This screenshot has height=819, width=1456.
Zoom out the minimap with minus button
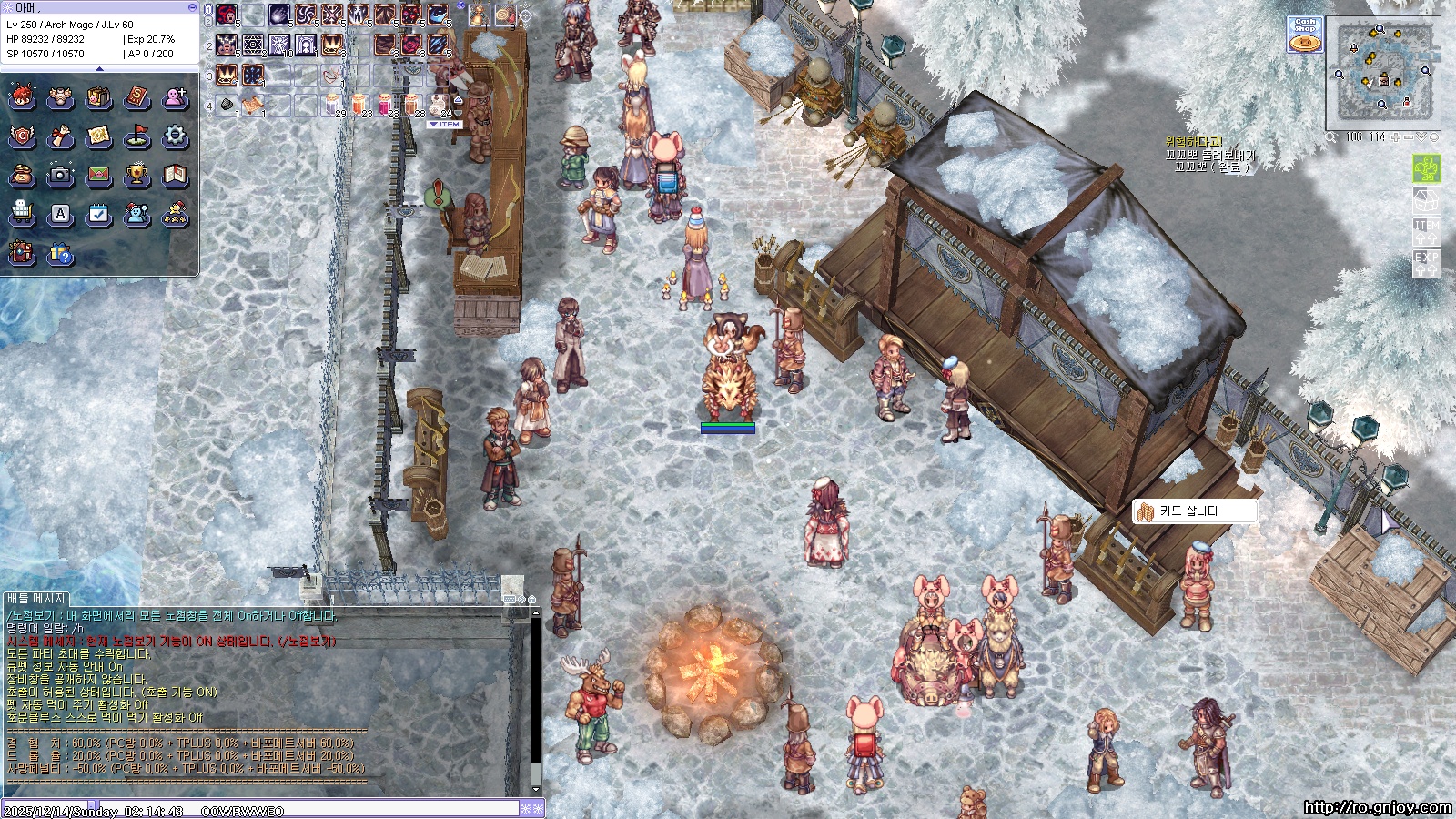pyautogui.click(x=1409, y=137)
